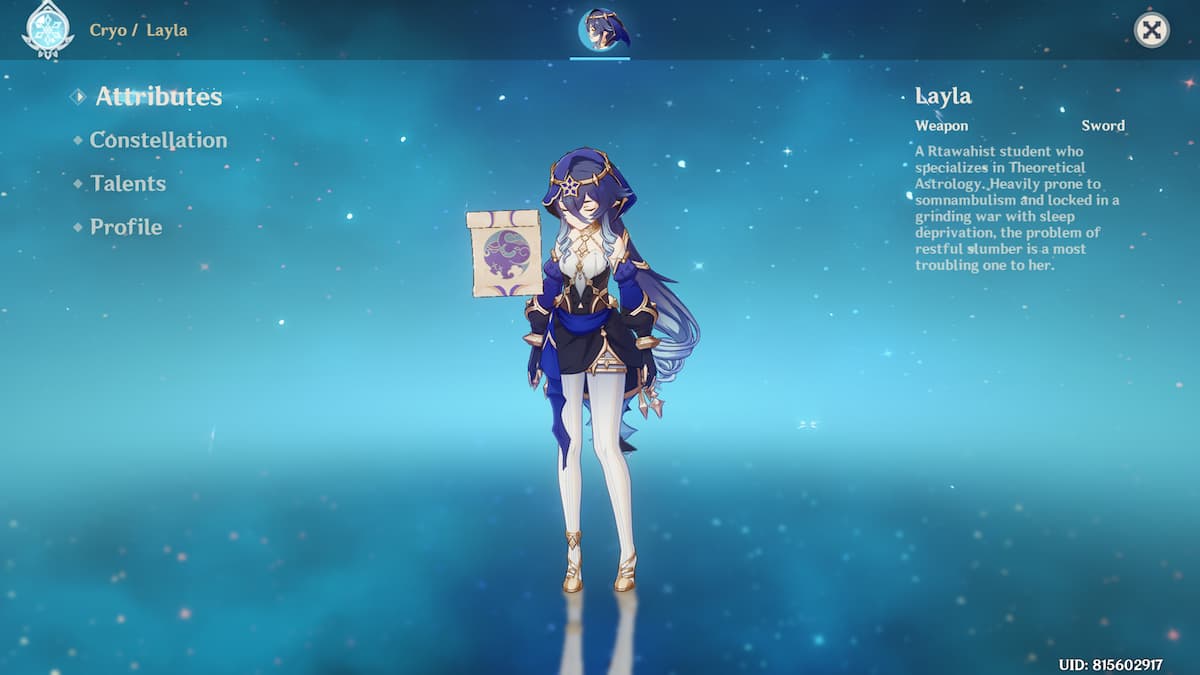
Task: Open the Constellation section
Action: click(158, 141)
